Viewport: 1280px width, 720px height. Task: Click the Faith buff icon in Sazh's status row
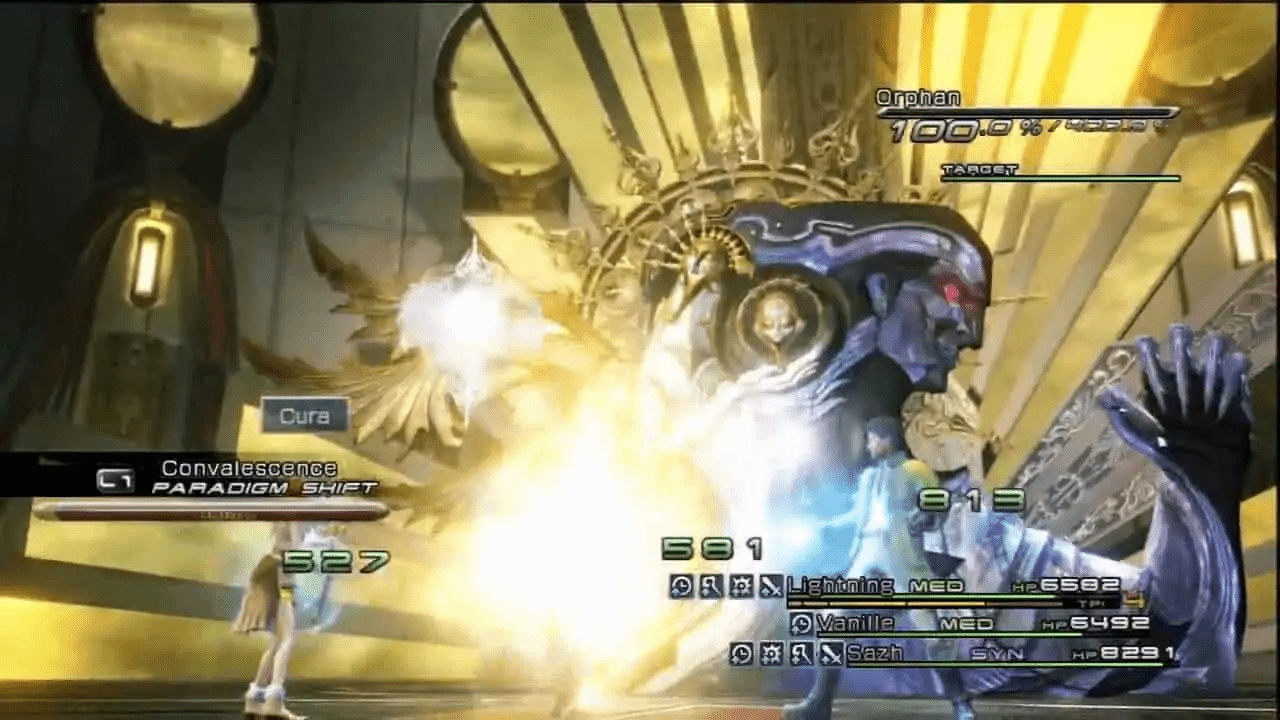coord(773,653)
